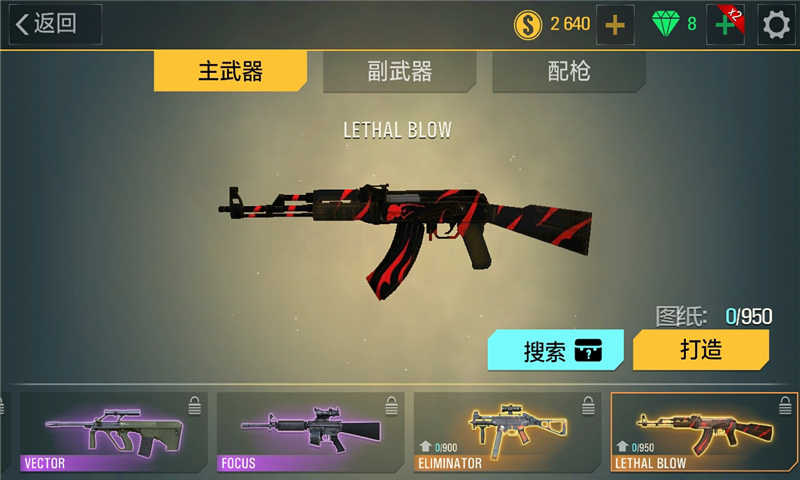Open the gear settings menu
The image size is (800, 480).
[777, 25]
